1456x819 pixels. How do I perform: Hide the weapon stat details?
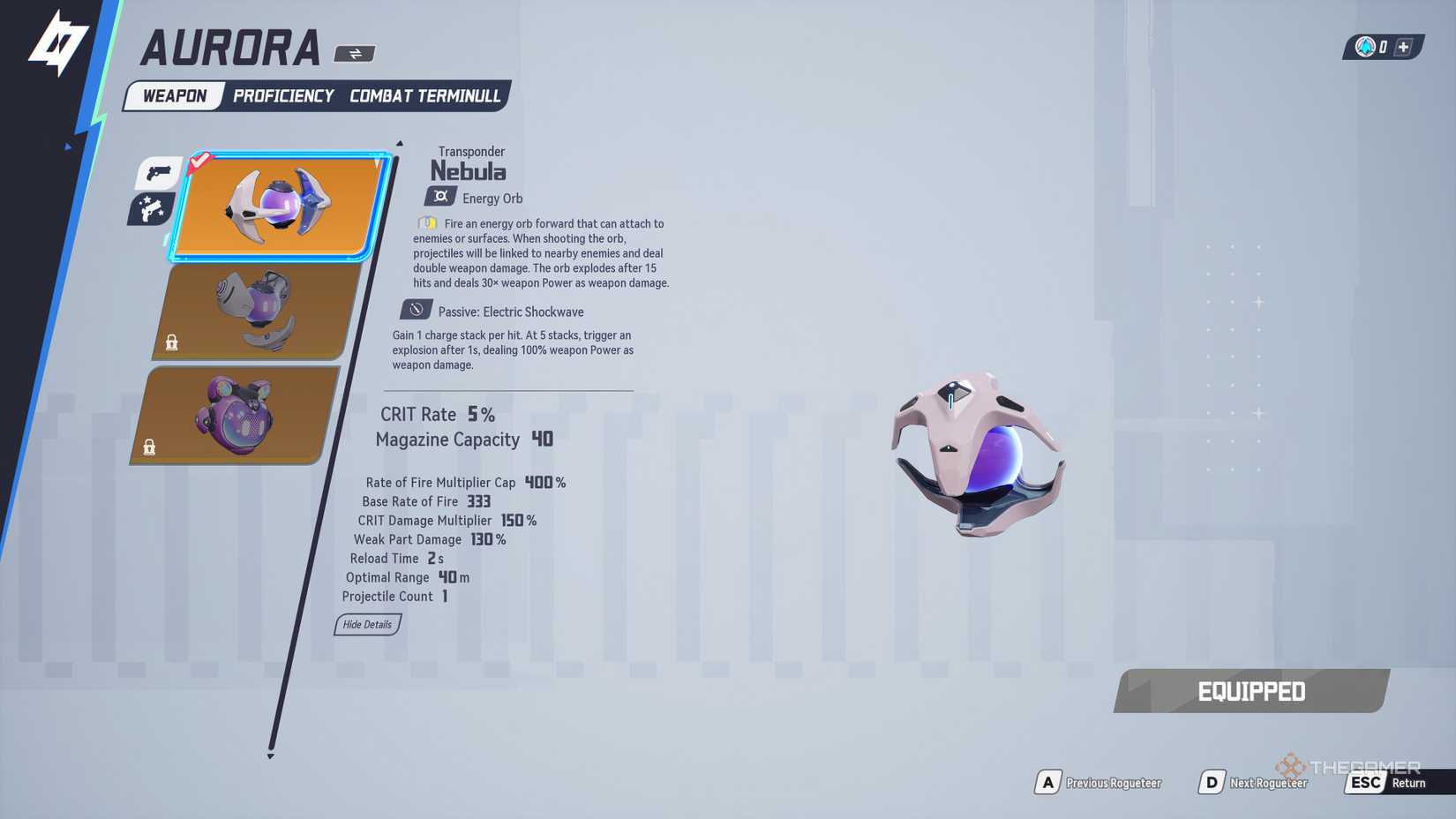pos(367,625)
